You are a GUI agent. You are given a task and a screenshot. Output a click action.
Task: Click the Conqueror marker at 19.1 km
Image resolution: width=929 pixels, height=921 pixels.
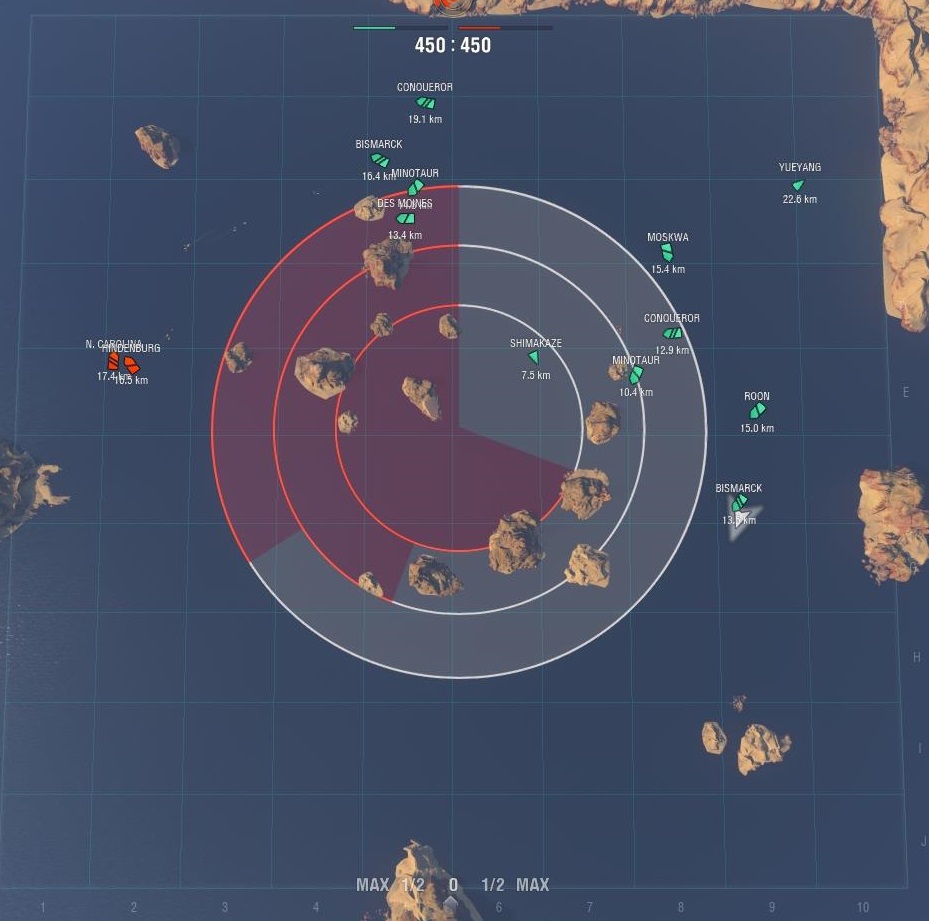[425, 103]
